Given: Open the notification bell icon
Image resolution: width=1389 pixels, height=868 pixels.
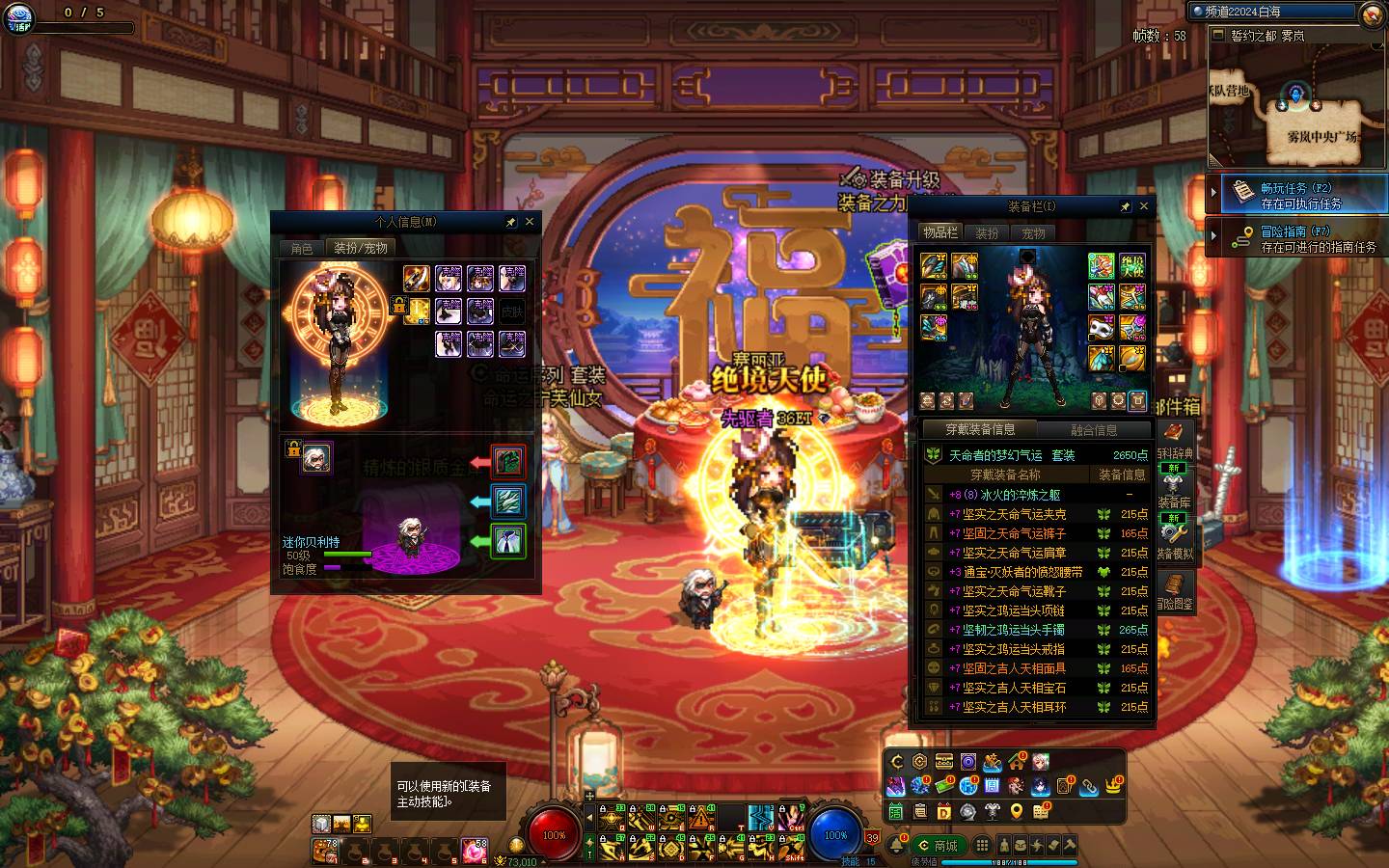Looking at the screenshot, I should coord(896,846).
